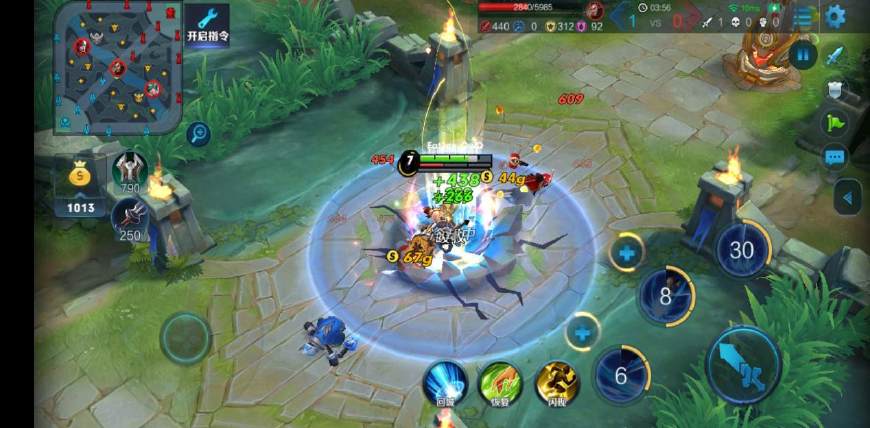Activate the Recall (回城) spell
The height and width of the screenshot is (428, 870).
[x=445, y=383]
